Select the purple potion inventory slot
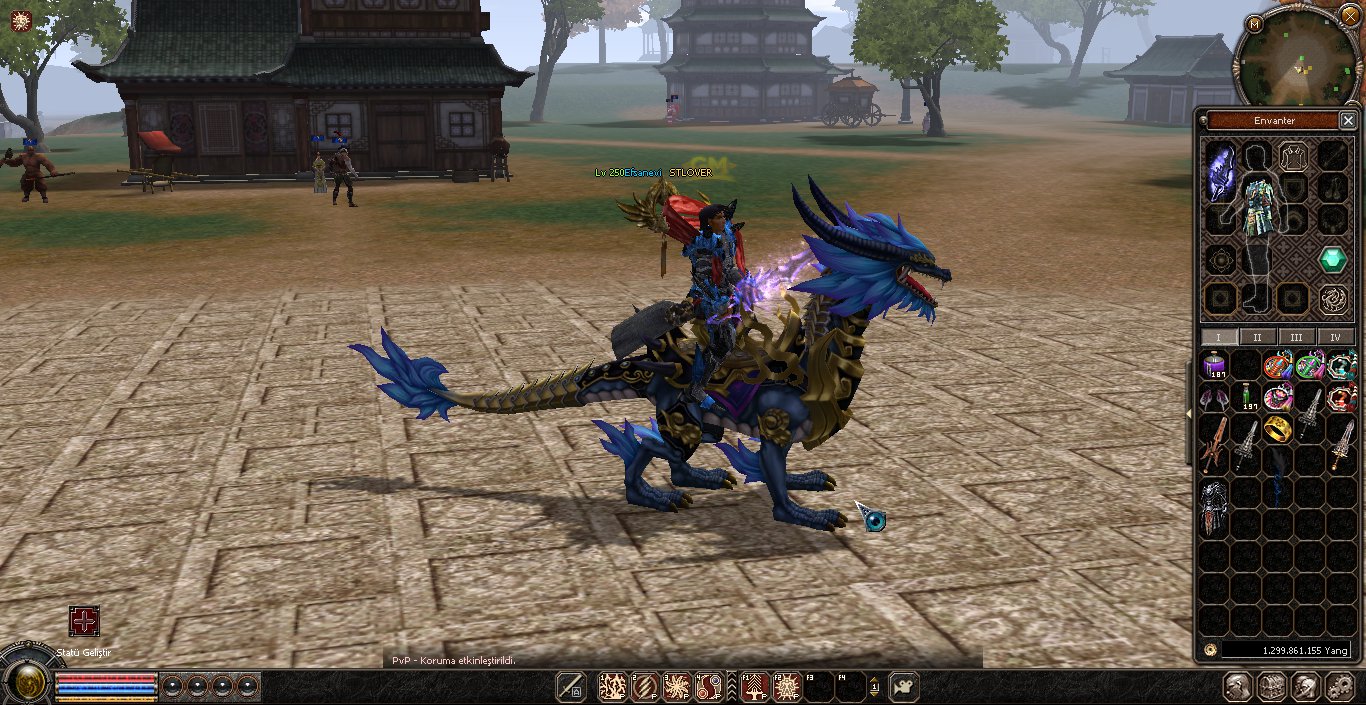This screenshot has height=705, width=1366. point(1216,366)
